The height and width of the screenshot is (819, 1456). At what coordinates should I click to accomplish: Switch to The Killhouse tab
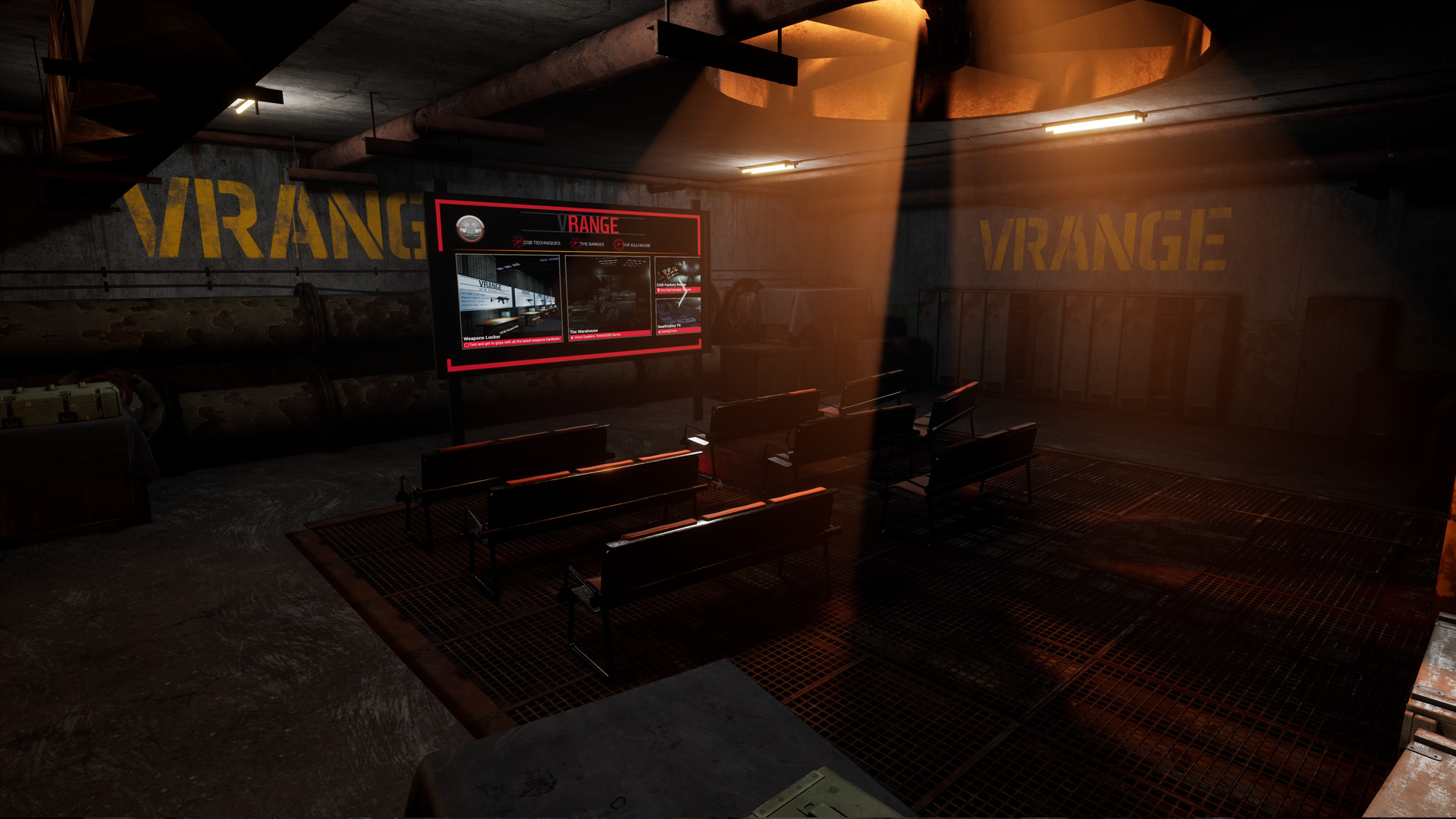tap(636, 245)
